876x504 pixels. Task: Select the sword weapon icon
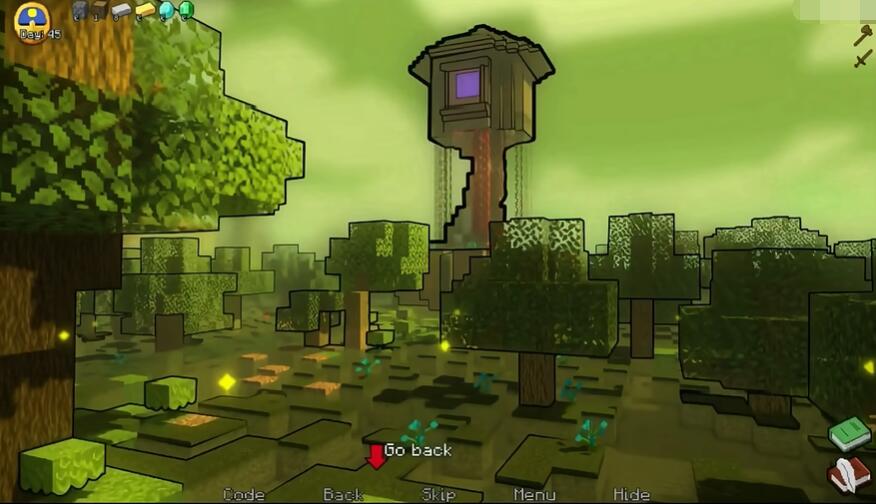pos(862,59)
